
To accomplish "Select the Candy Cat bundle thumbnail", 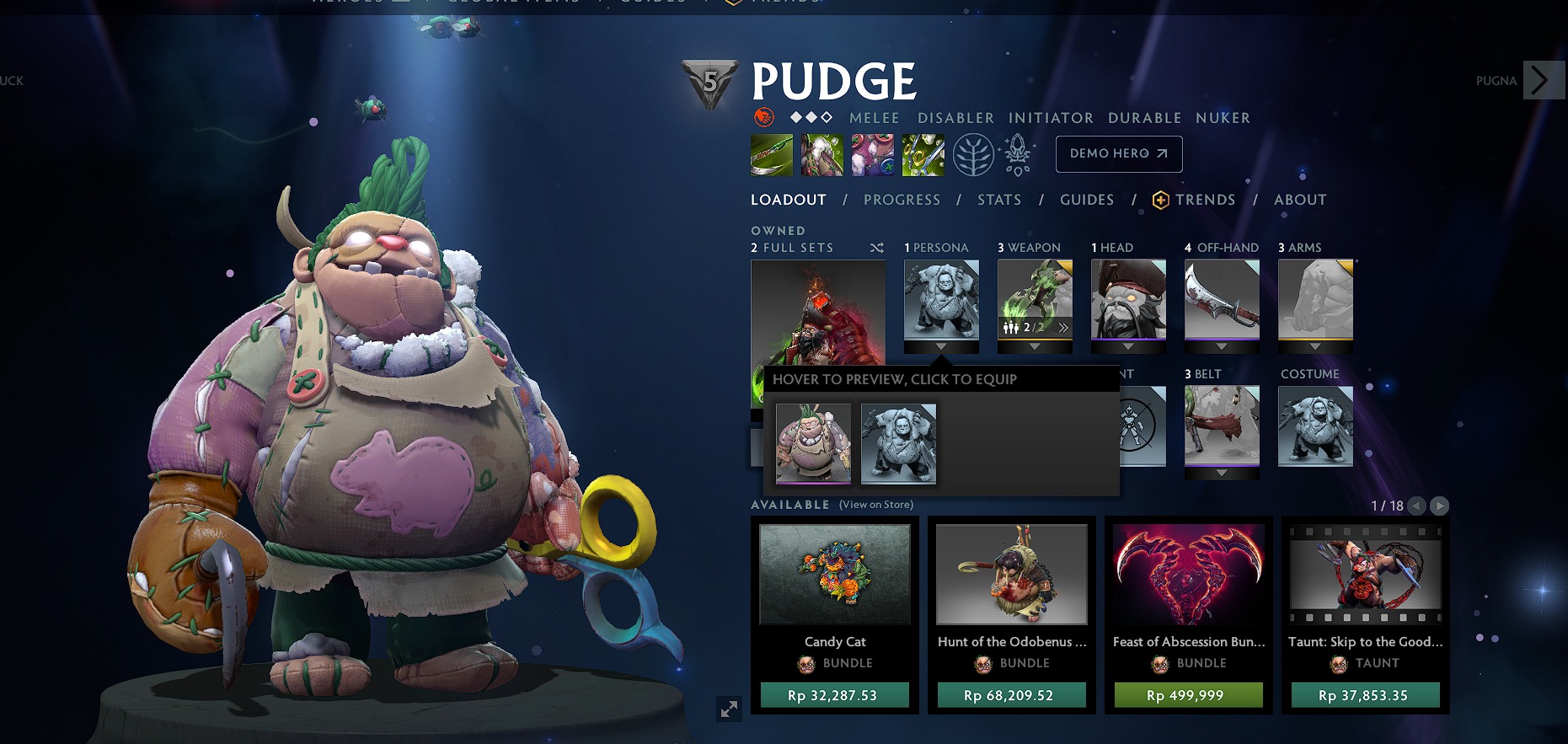I will 835,575.
